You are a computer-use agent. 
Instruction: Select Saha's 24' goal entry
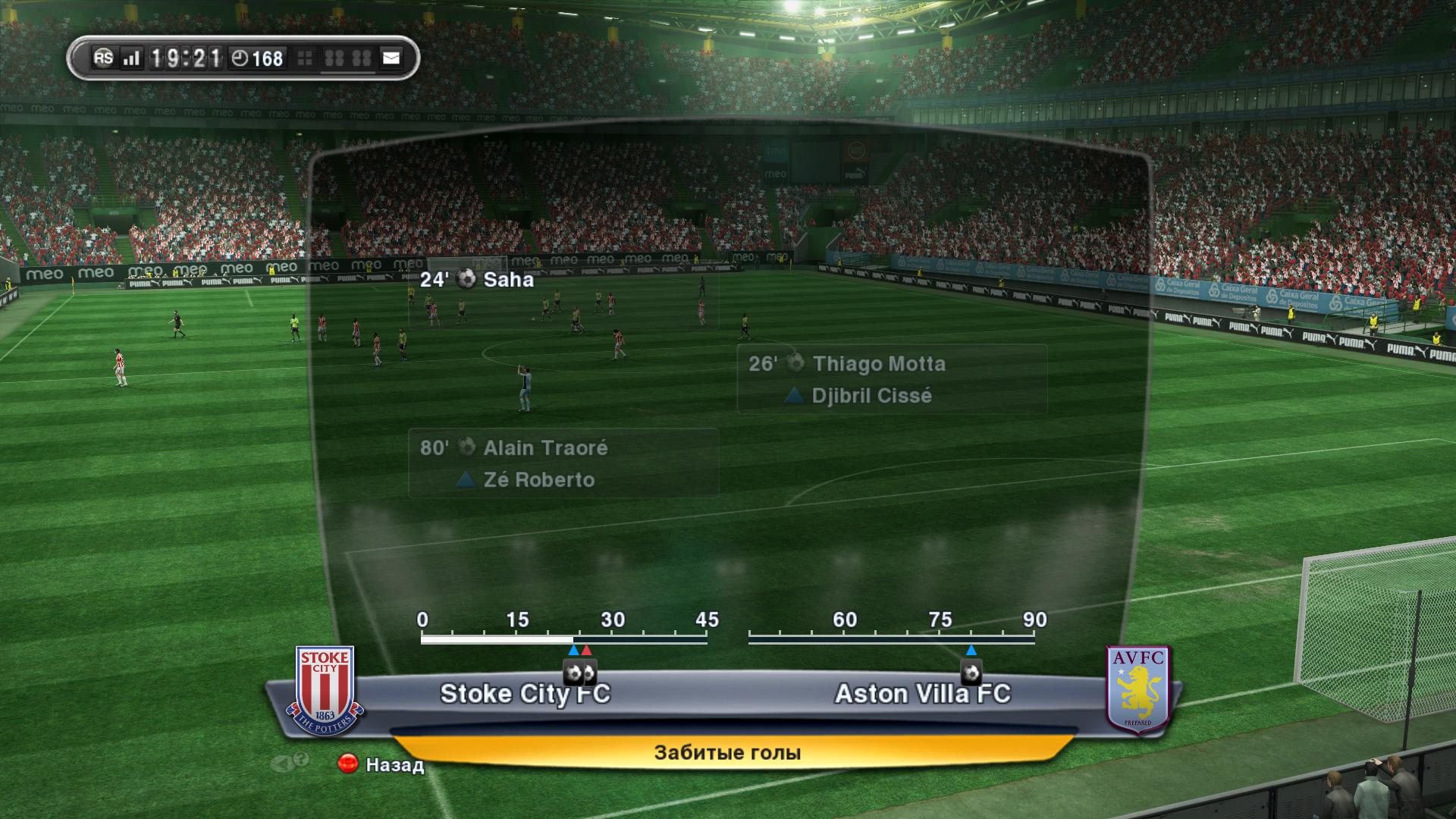[x=478, y=280]
